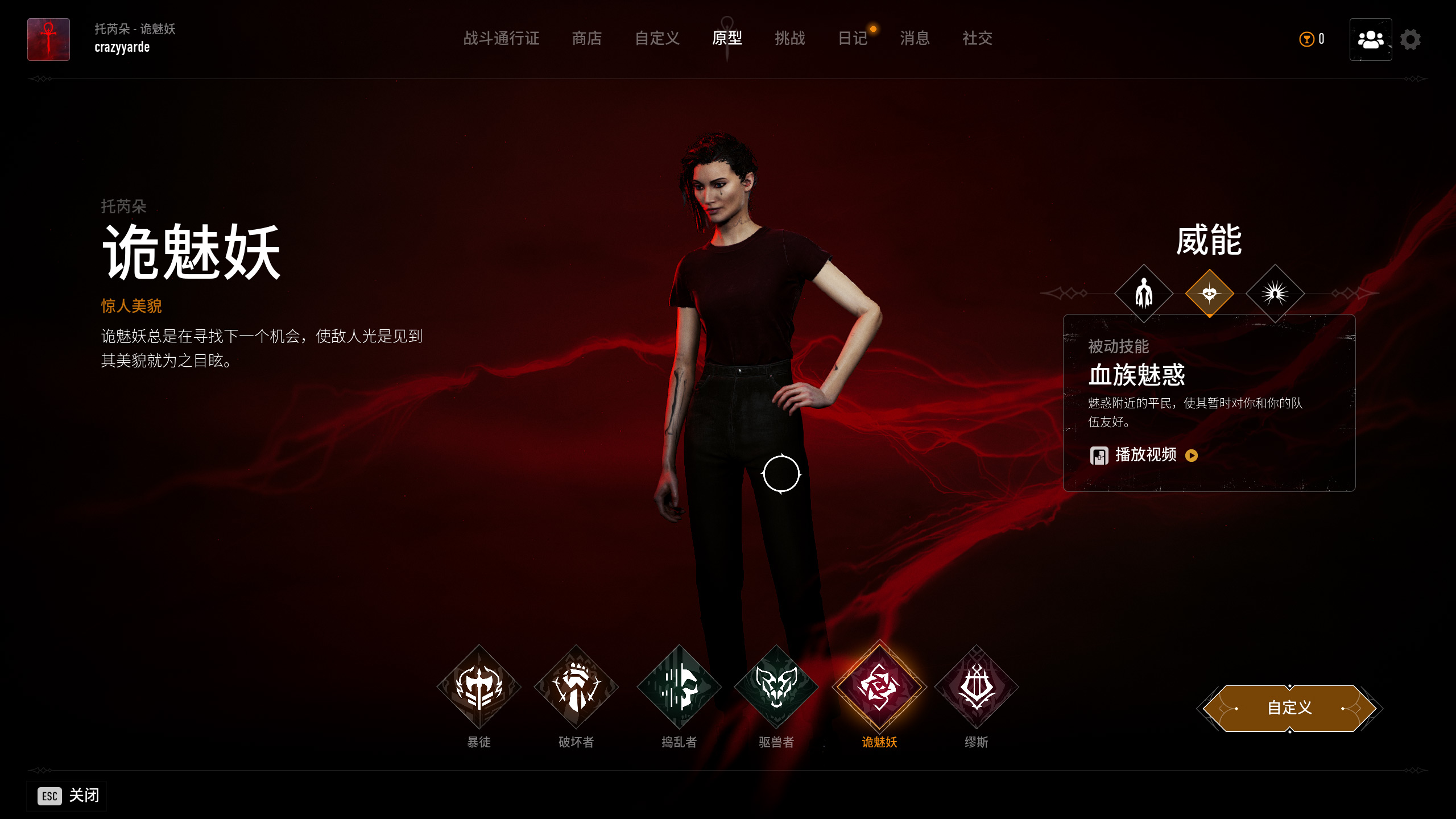This screenshot has width=1456, height=819.
Task: Open the 自定义 tab in top navigation
Action: [657, 39]
